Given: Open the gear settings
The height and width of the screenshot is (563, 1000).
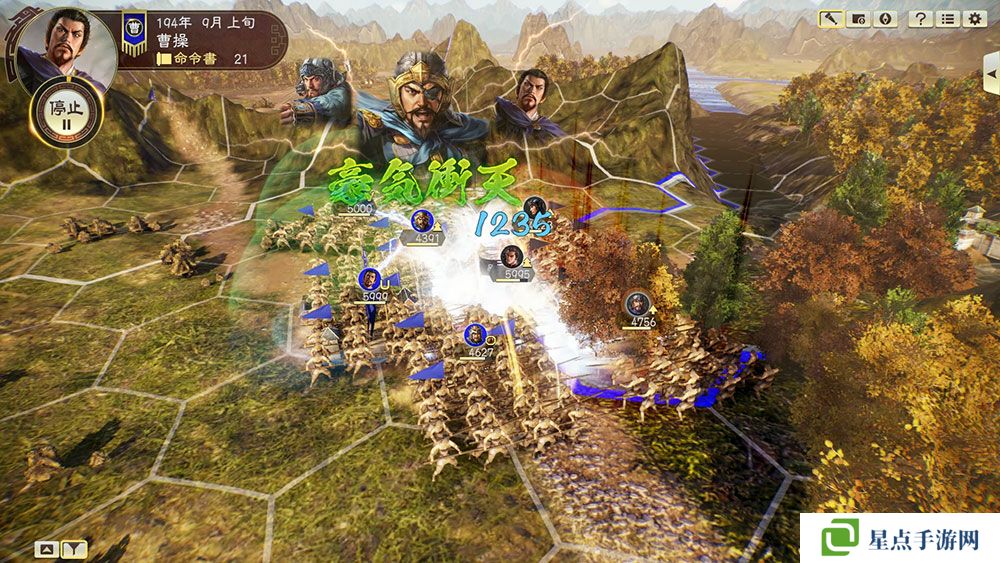Looking at the screenshot, I should pyautogui.click(x=974, y=19).
